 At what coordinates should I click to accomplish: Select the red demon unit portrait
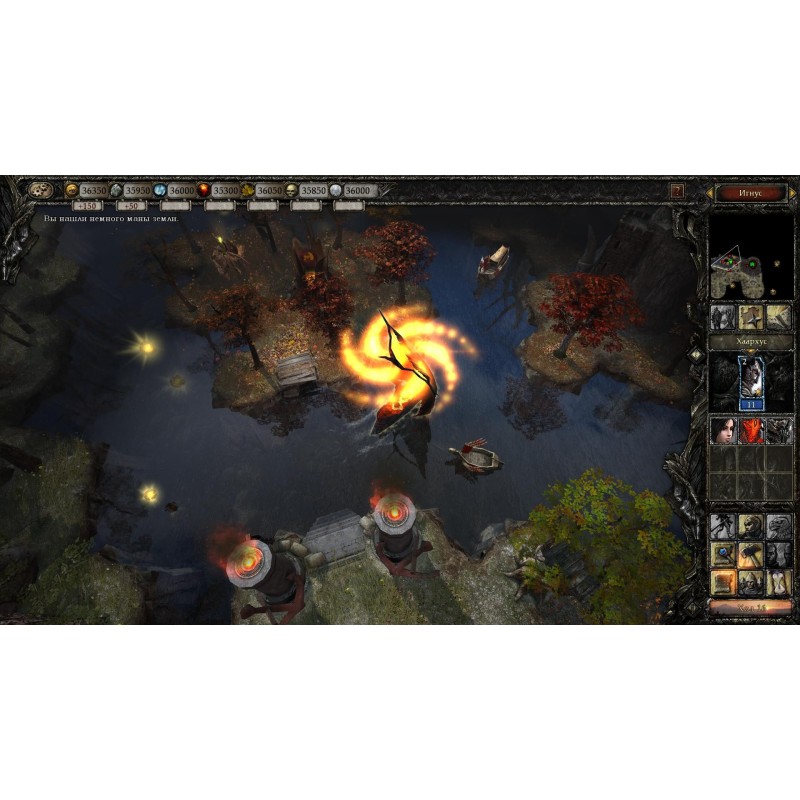coord(750,431)
